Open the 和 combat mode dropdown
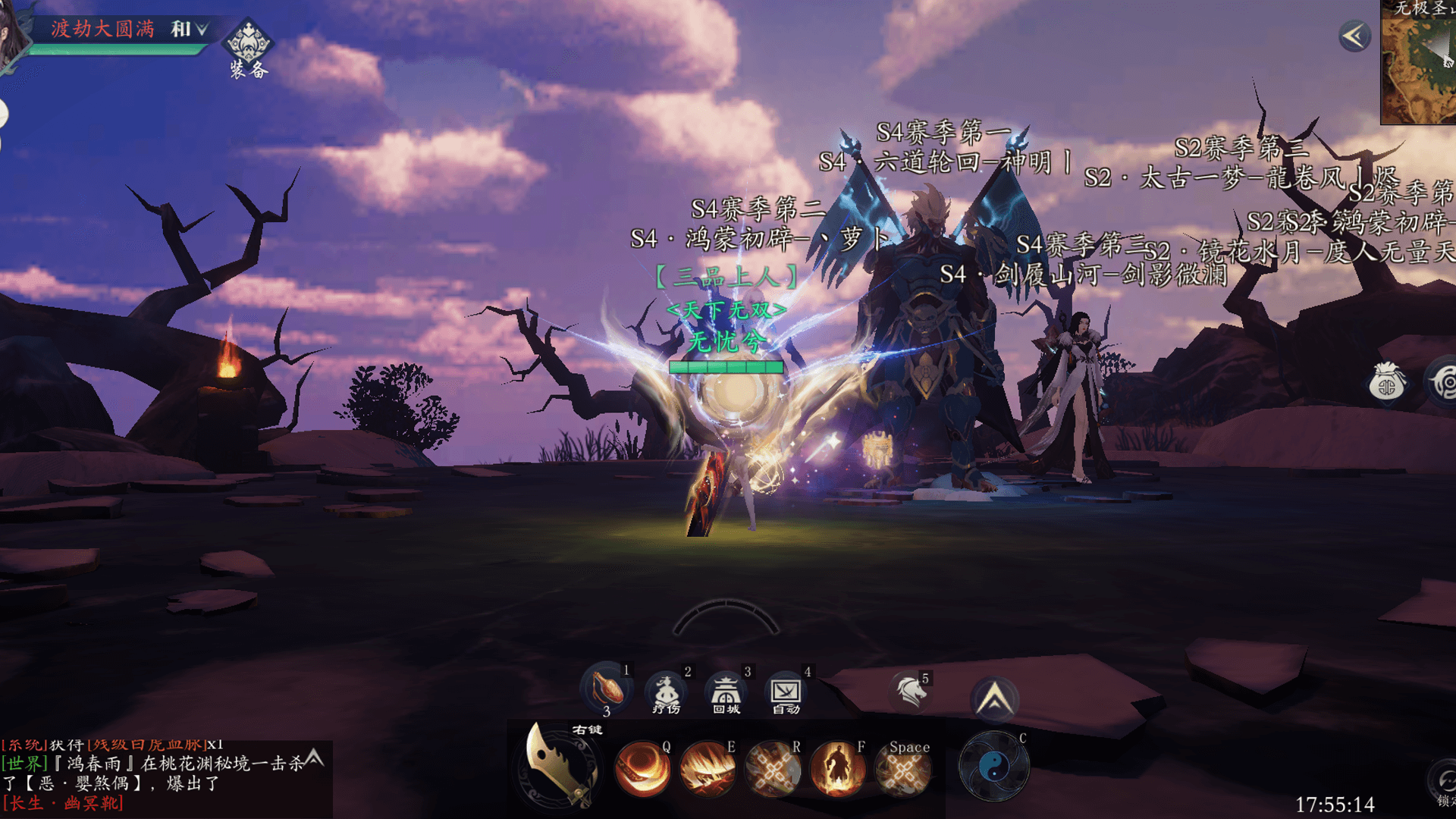The width and height of the screenshot is (1456, 819). point(188,30)
